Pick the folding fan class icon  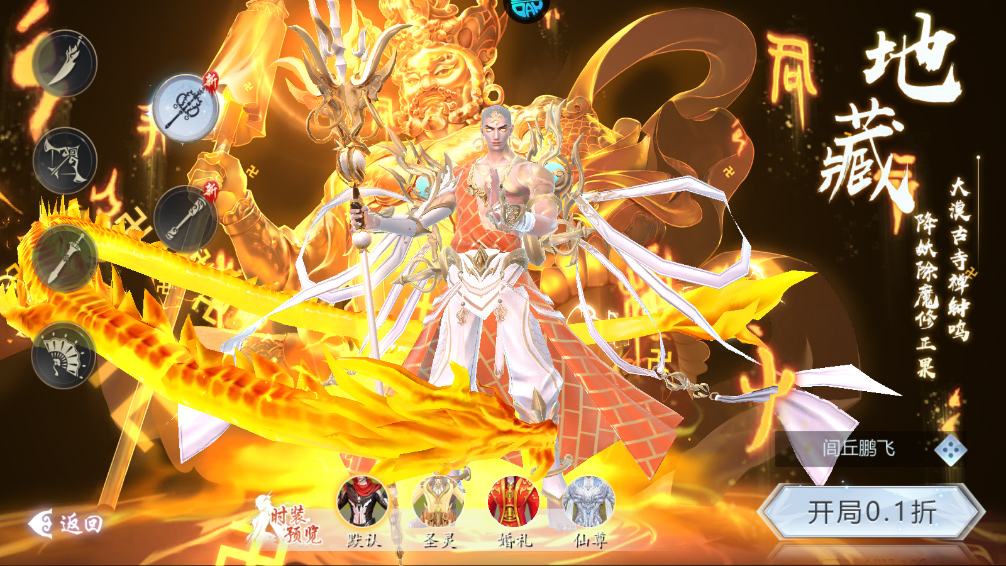[65, 354]
